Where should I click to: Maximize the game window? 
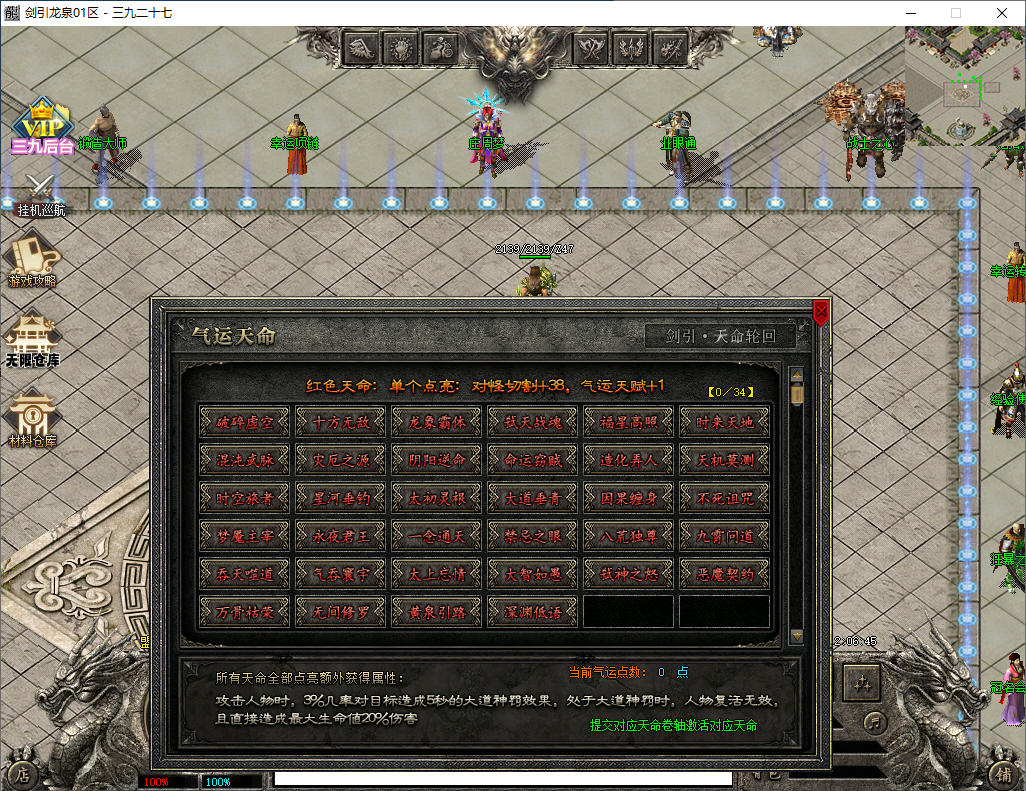click(955, 13)
